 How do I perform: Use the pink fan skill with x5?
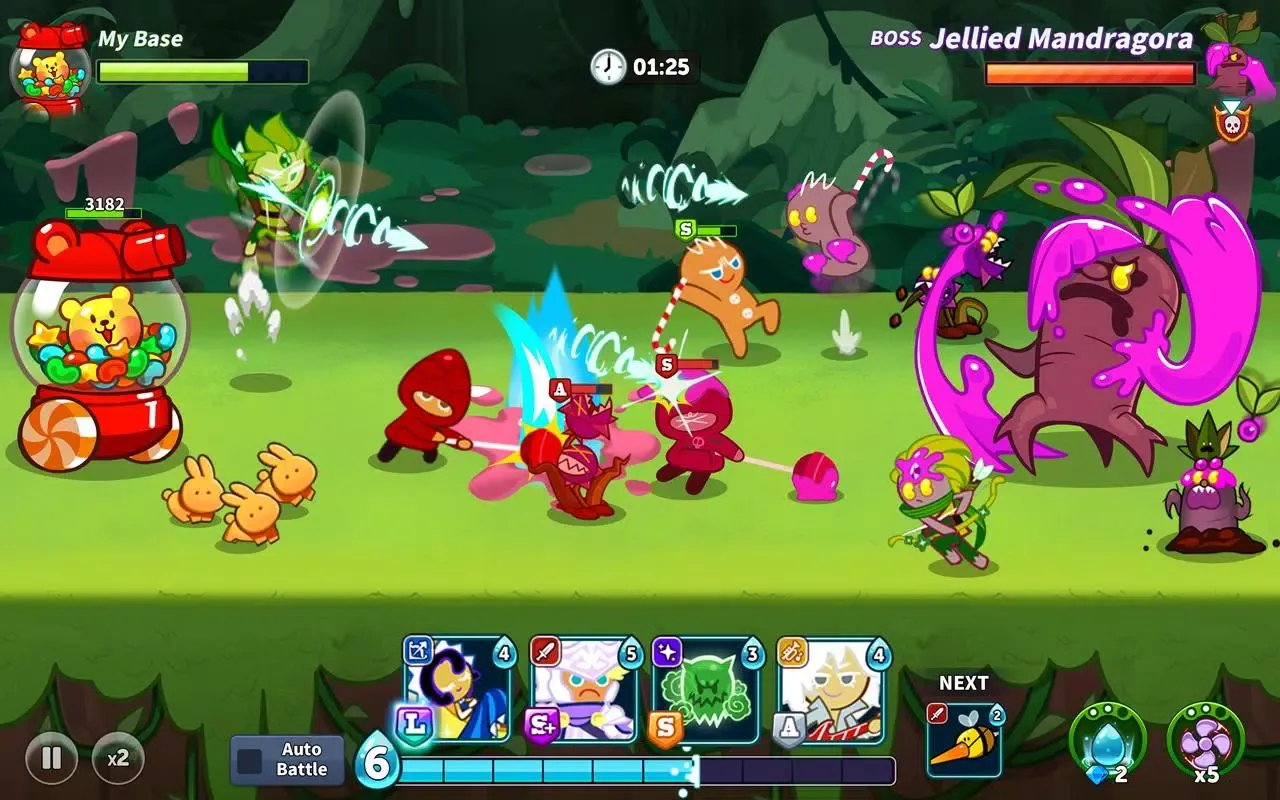coord(1205,742)
